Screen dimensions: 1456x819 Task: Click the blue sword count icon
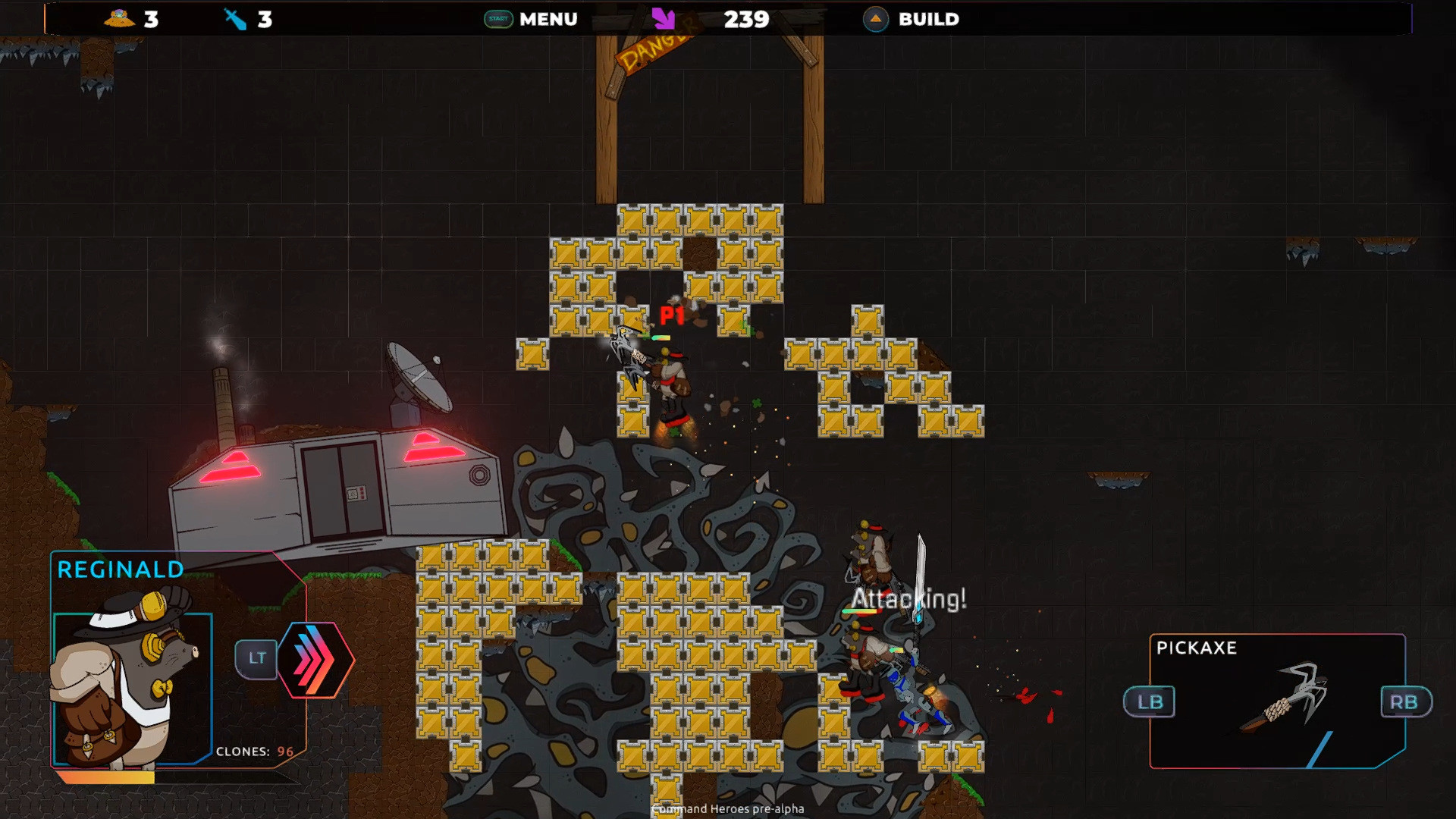(236, 19)
